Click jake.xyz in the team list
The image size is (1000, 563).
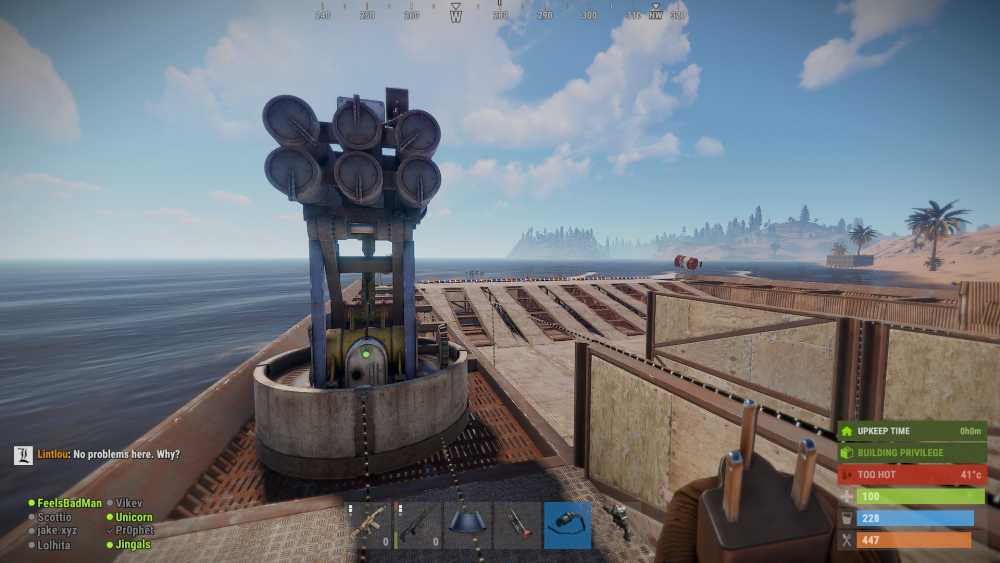coord(57,531)
